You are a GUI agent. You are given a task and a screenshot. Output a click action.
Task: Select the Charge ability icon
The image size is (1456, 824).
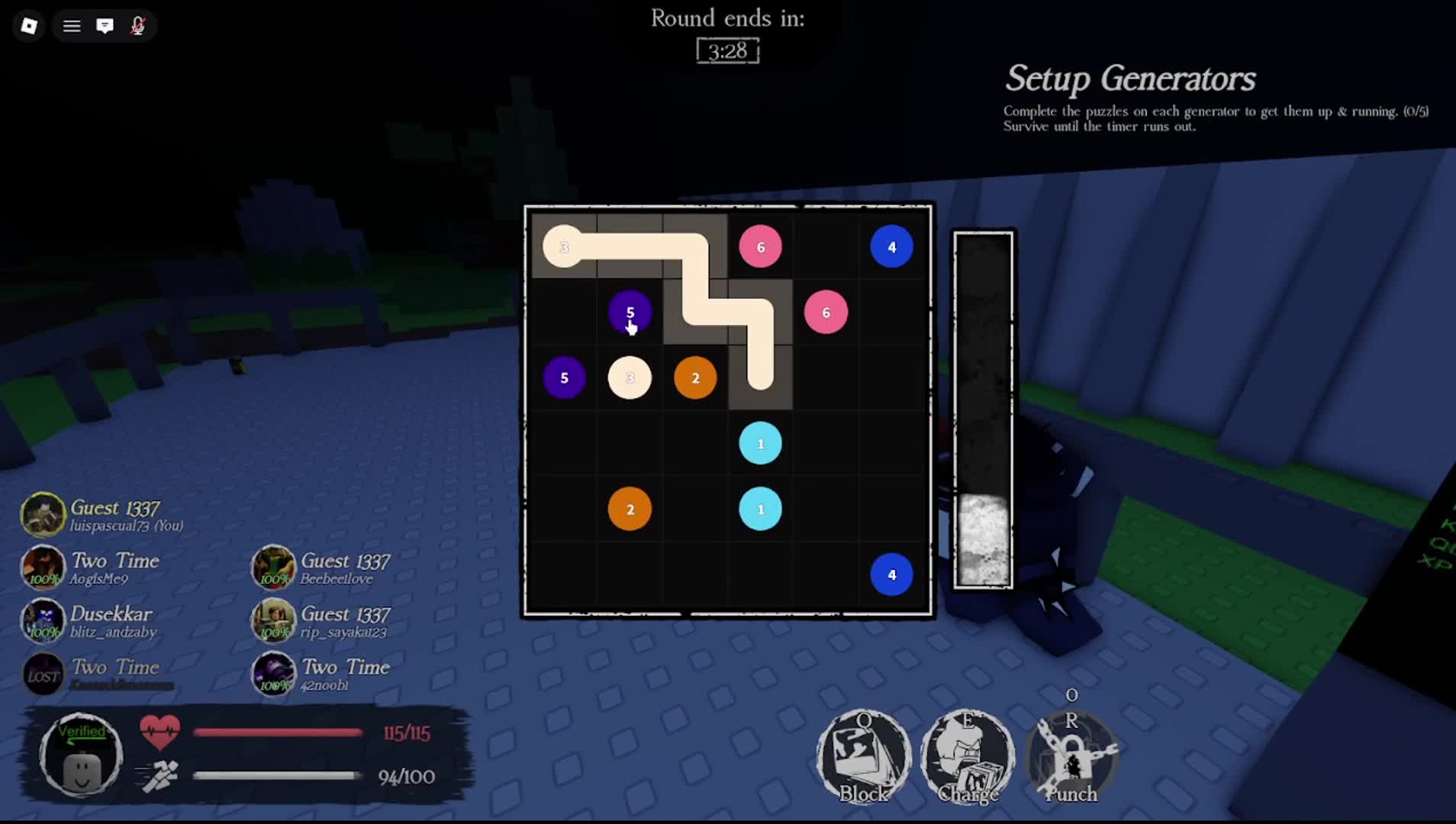(x=968, y=755)
